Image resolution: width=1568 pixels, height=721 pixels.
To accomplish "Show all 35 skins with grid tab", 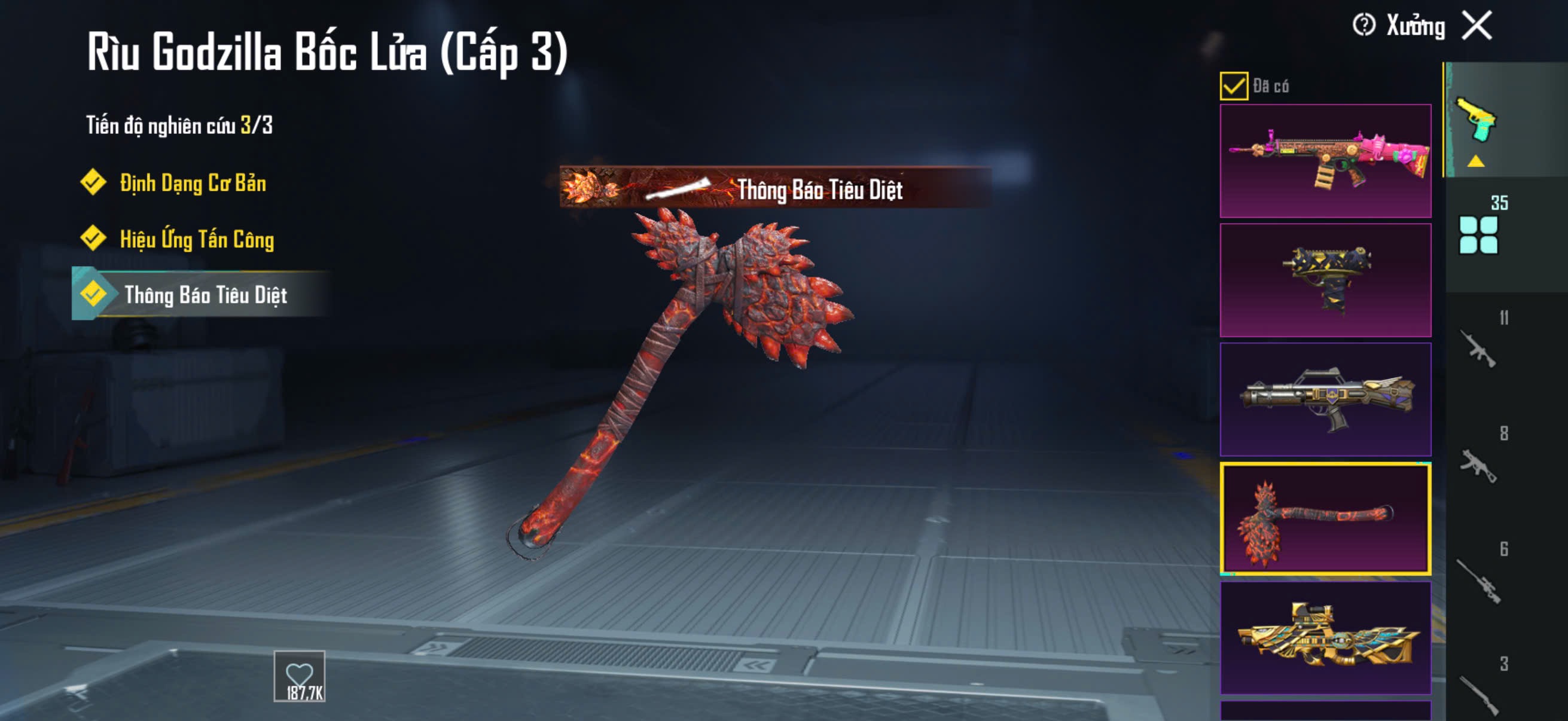I will pos(1479,233).
